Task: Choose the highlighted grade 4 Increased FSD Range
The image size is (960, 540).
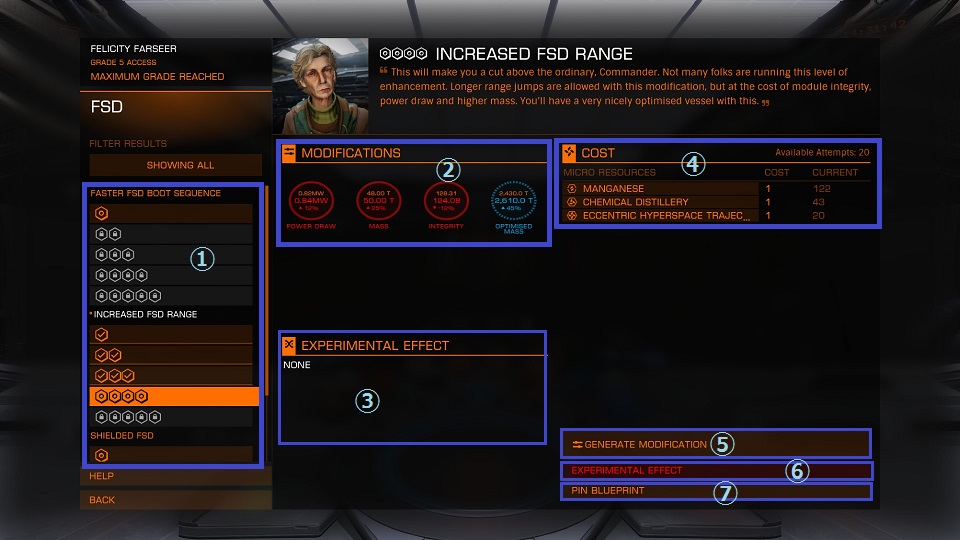Action: point(172,396)
